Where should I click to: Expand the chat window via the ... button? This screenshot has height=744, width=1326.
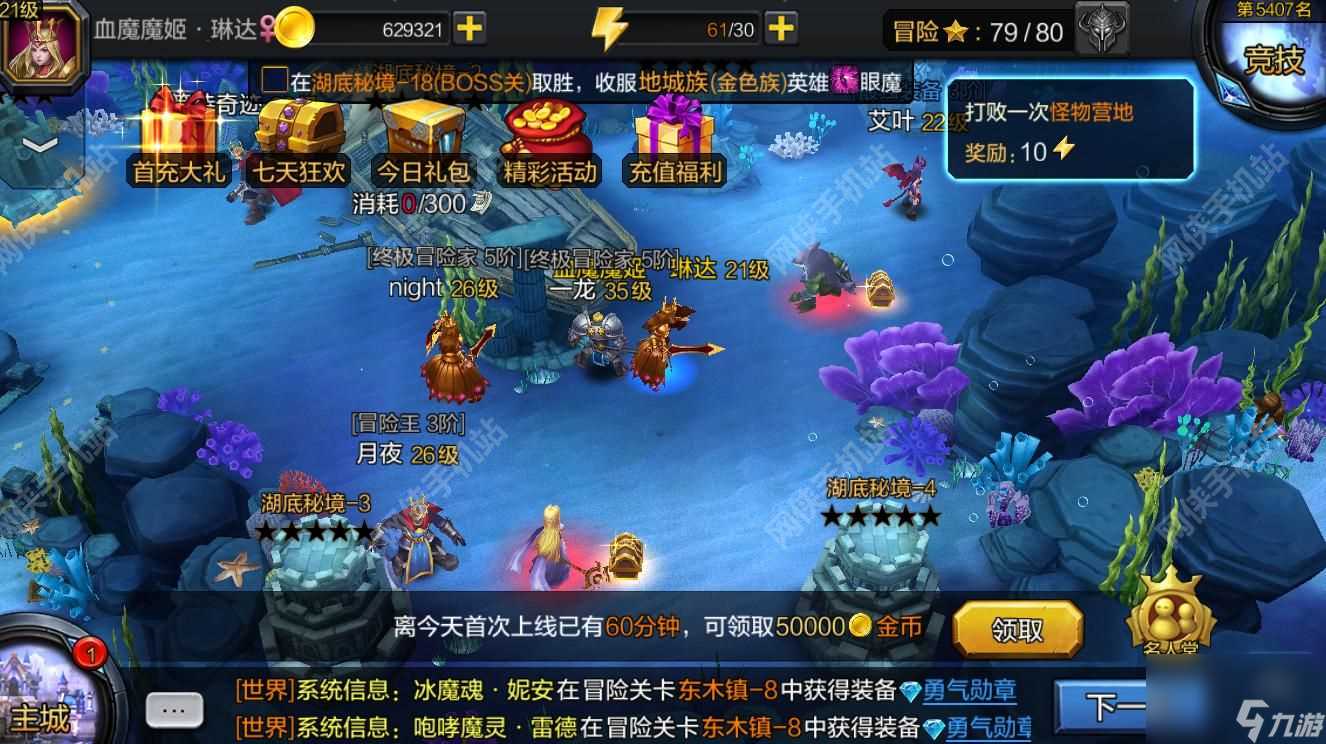click(x=174, y=708)
